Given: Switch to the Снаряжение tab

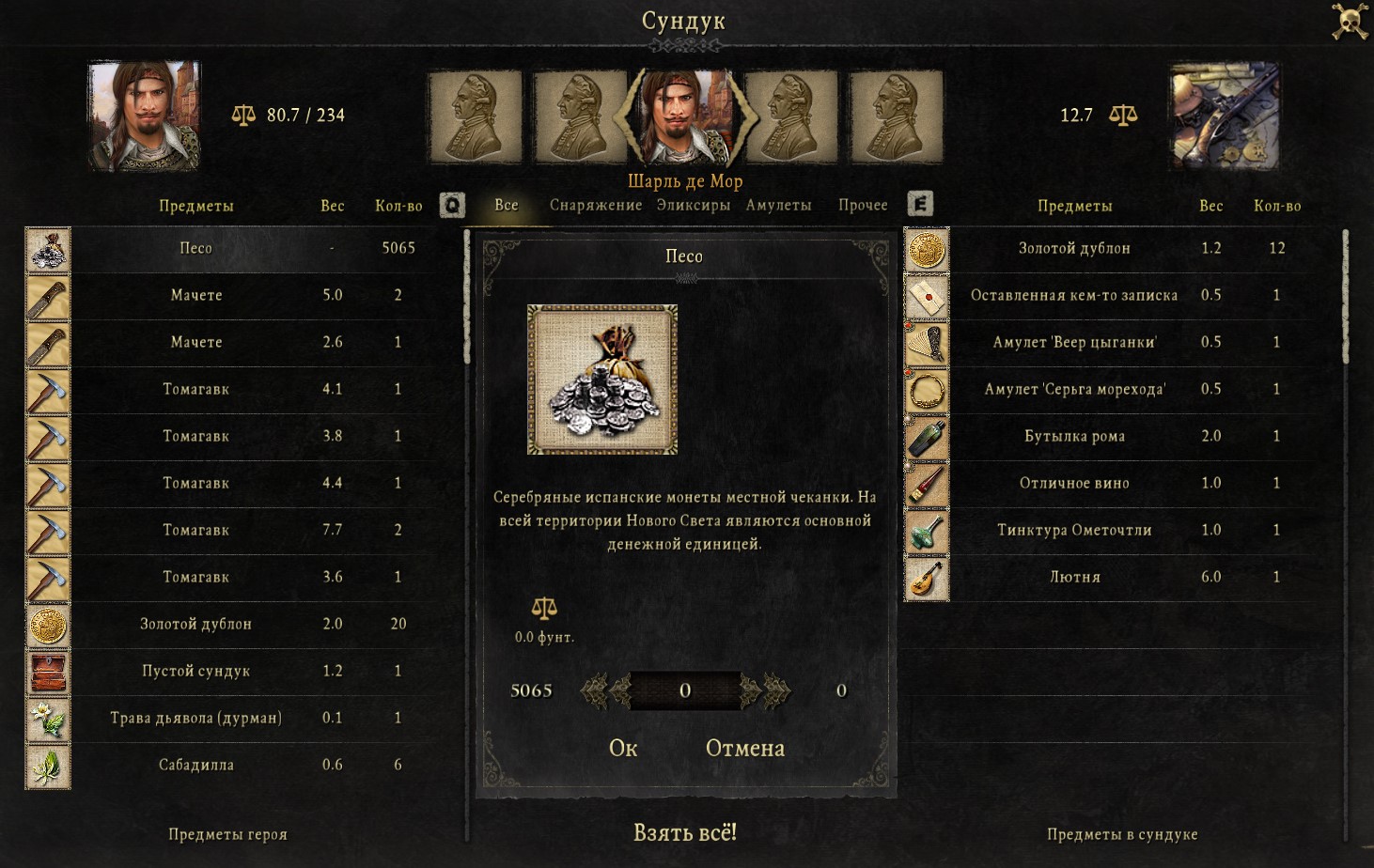Looking at the screenshot, I should (596, 205).
